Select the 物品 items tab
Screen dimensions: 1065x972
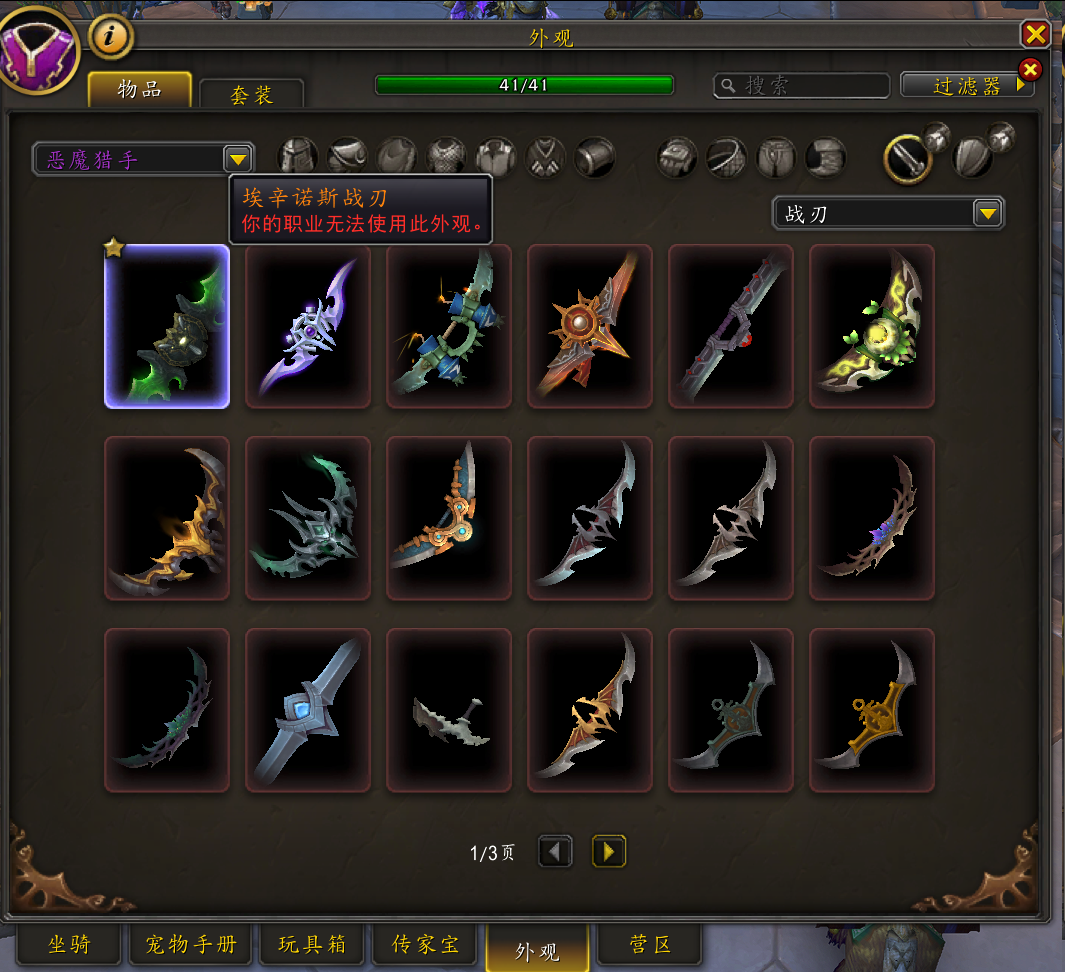139,89
